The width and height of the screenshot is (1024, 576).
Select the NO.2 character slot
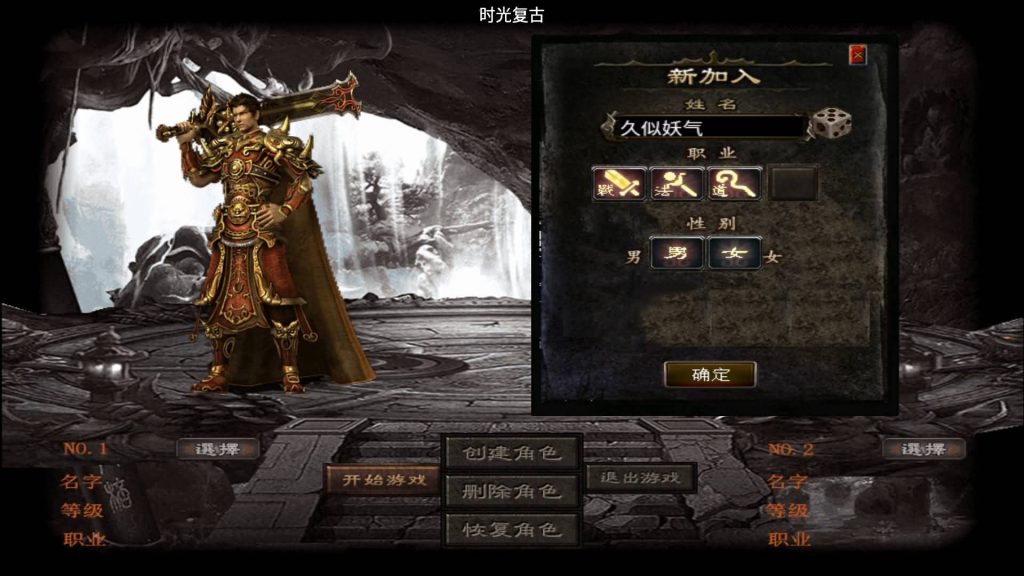923,449
